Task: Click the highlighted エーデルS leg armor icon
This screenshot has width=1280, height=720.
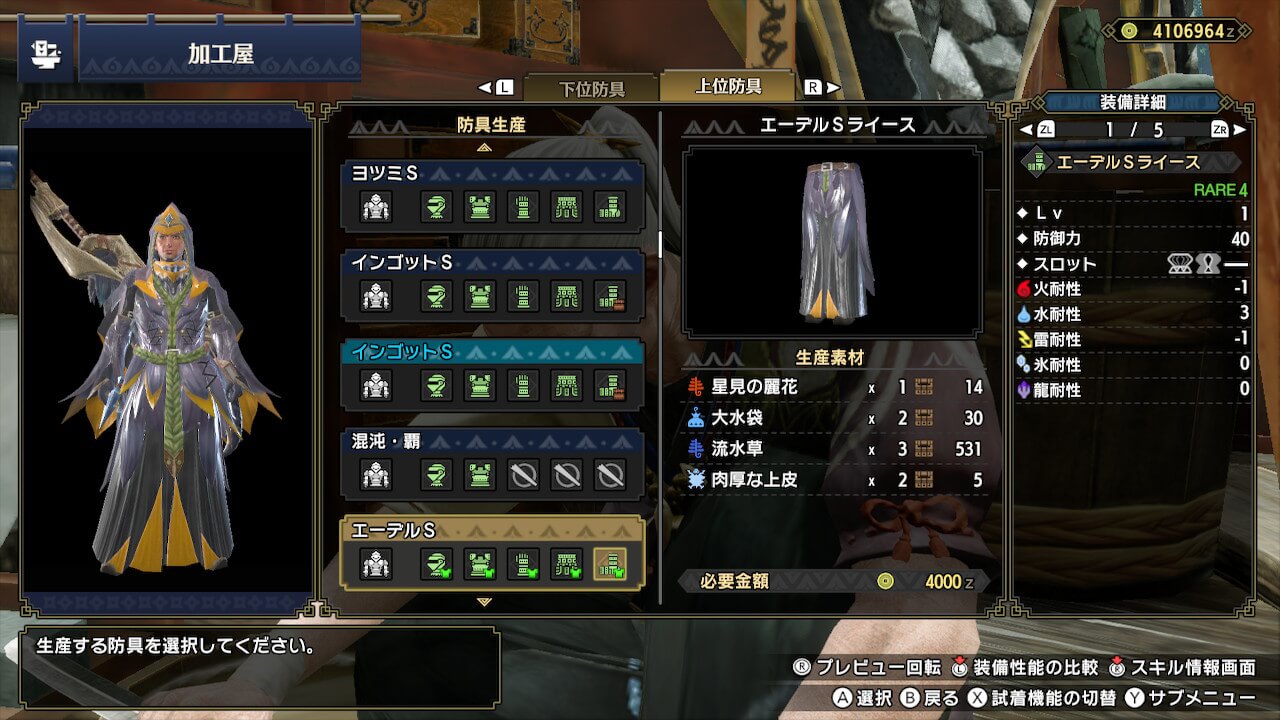Action: click(x=610, y=565)
